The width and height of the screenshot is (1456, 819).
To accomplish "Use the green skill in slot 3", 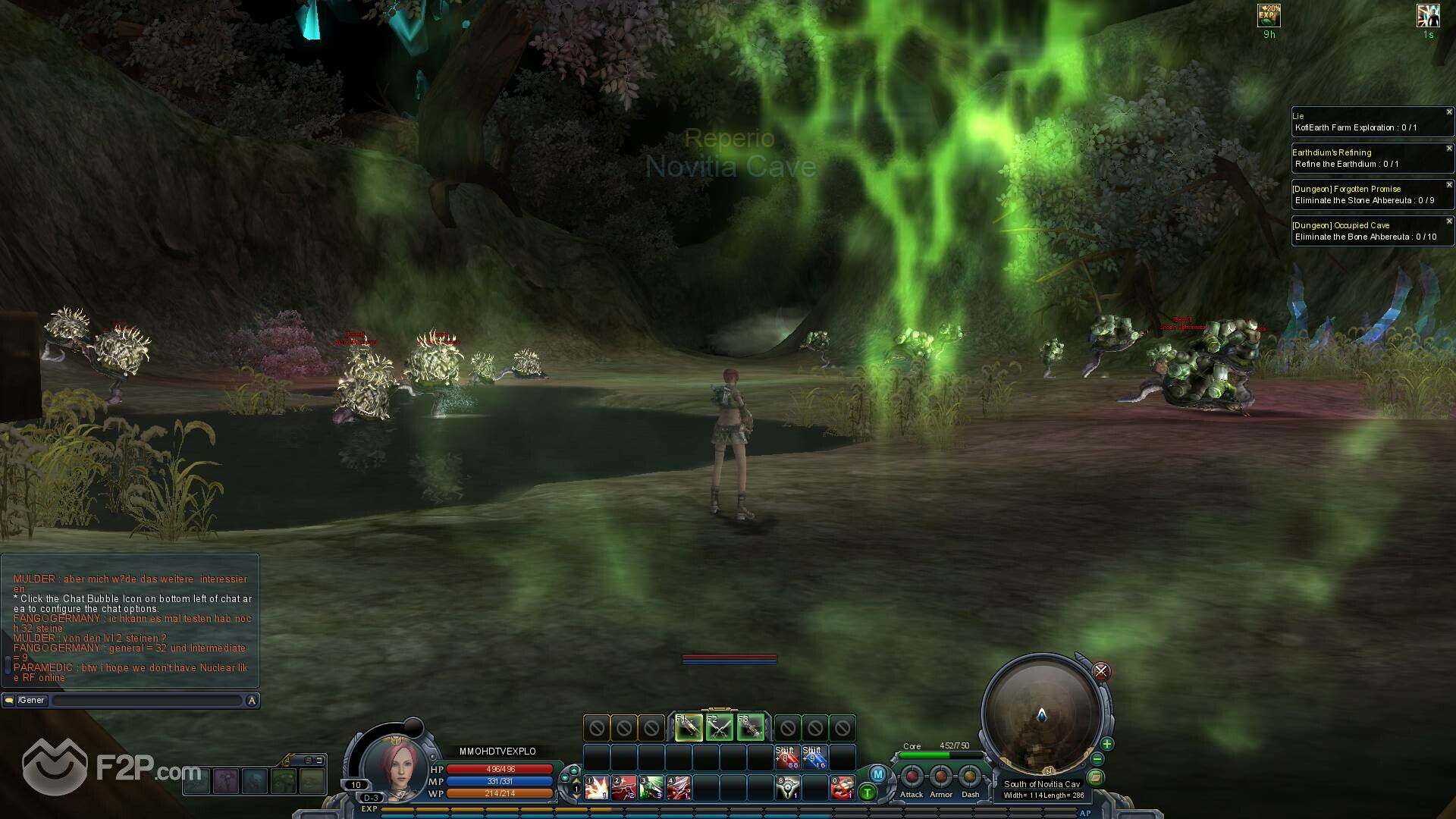I will click(x=651, y=788).
